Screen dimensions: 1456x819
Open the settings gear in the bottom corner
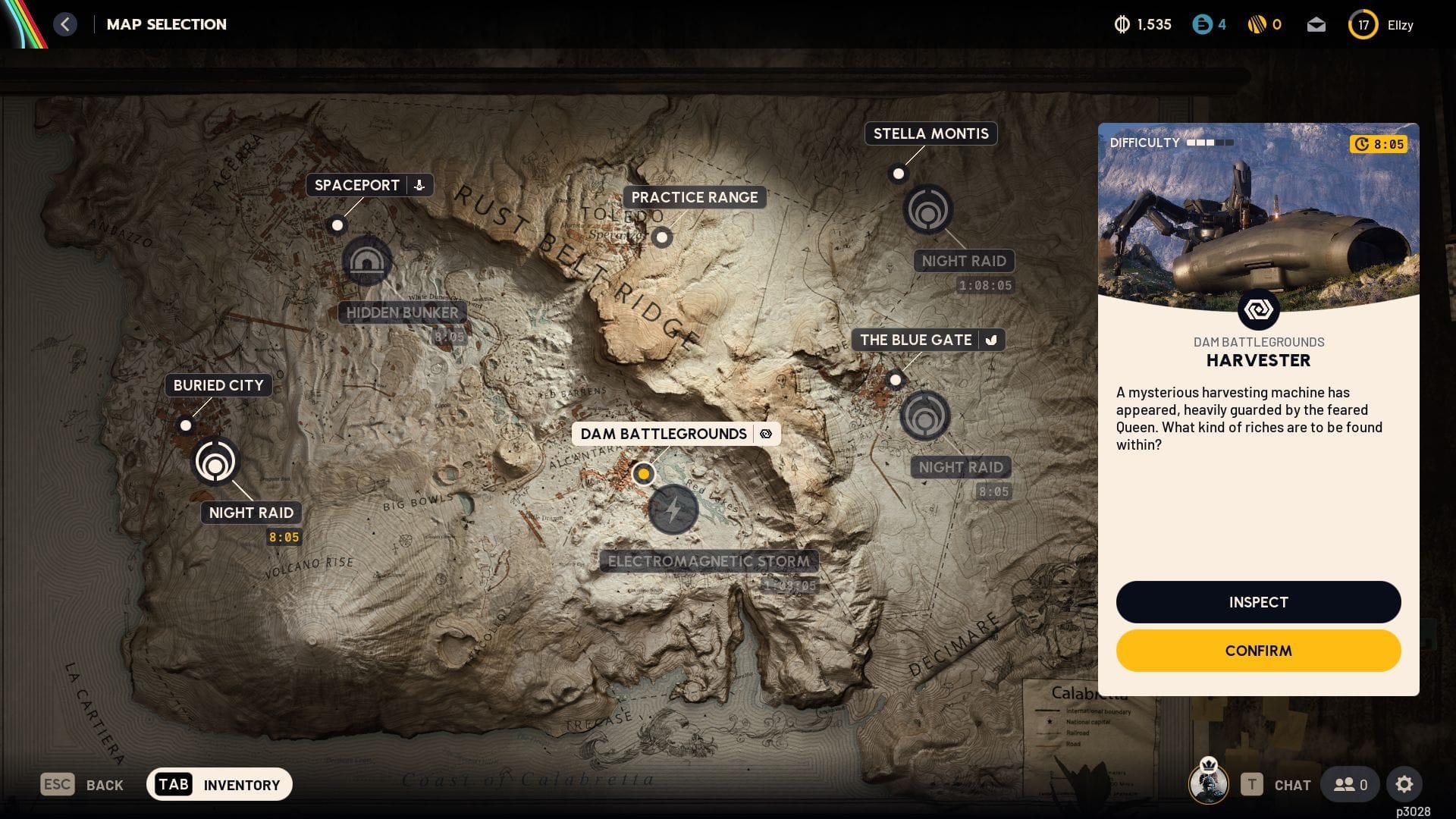point(1406,784)
